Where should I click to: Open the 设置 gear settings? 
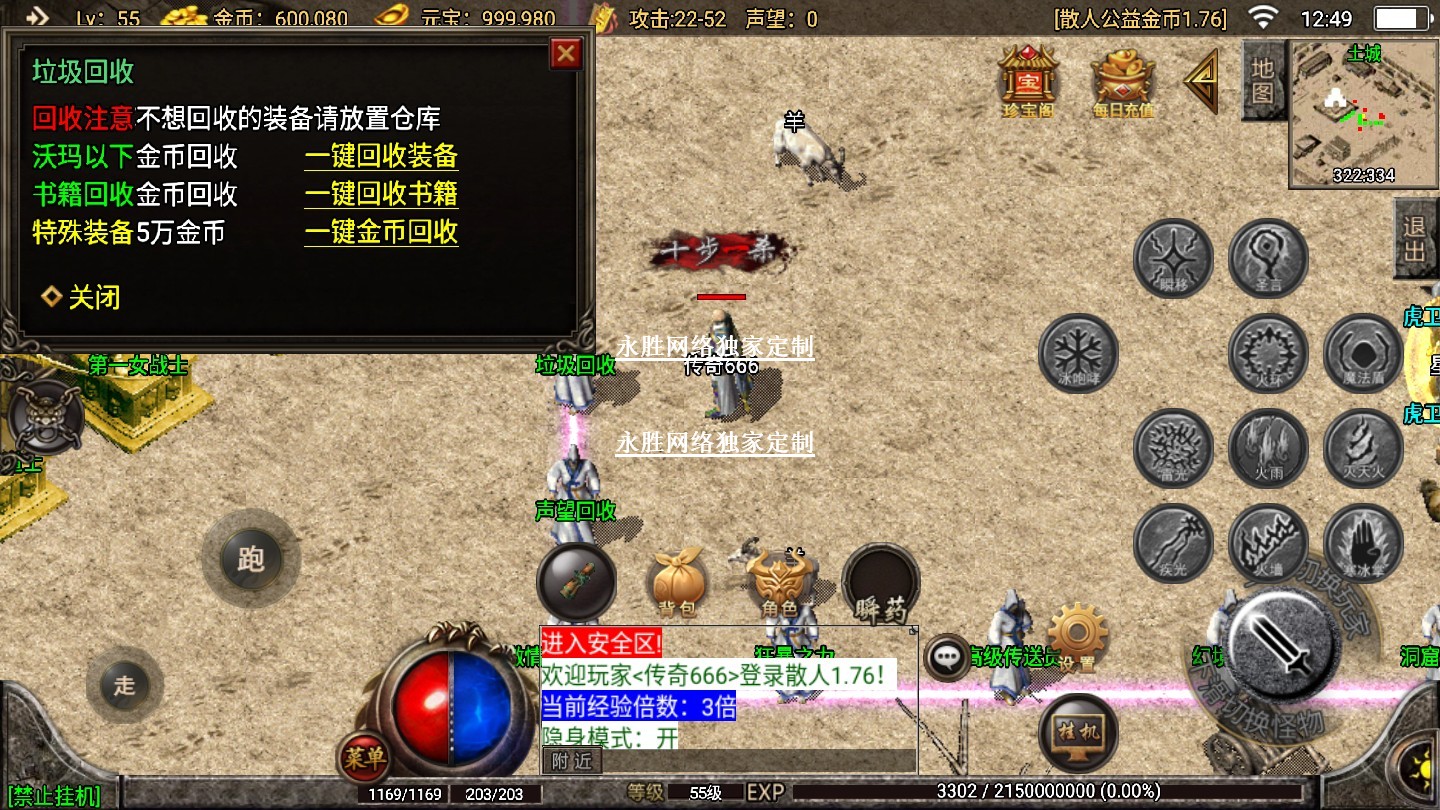click(x=1076, y=635)
